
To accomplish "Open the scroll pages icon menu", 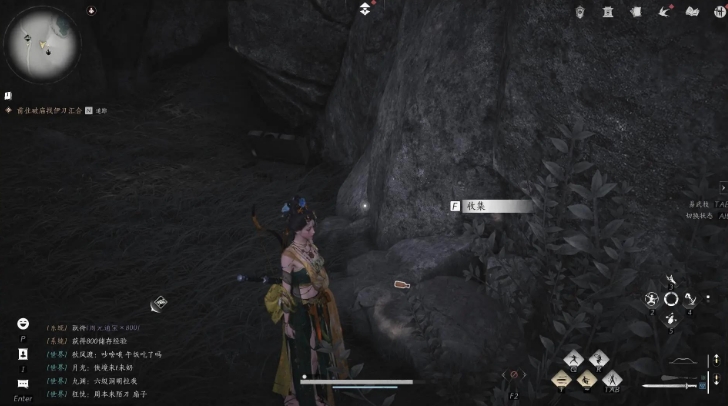I will 635,11.
